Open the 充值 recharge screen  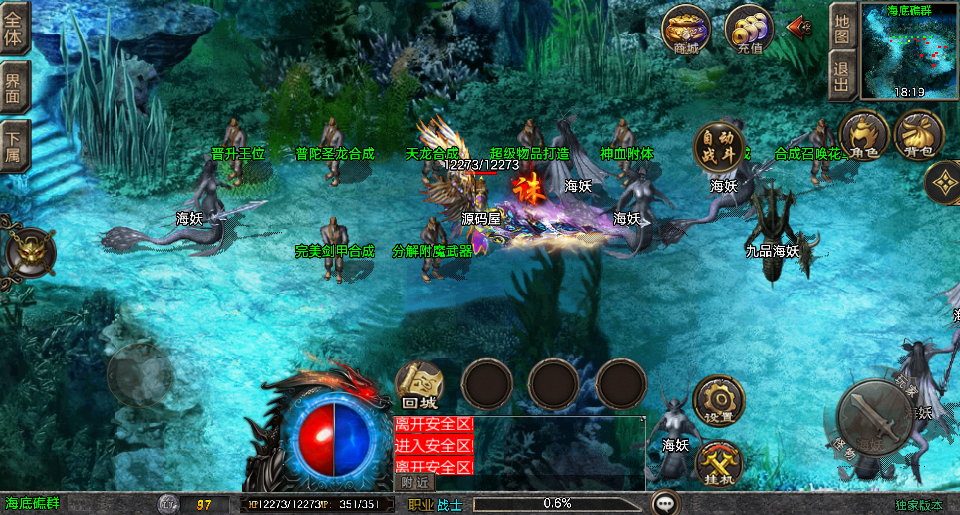pos(747,30)
